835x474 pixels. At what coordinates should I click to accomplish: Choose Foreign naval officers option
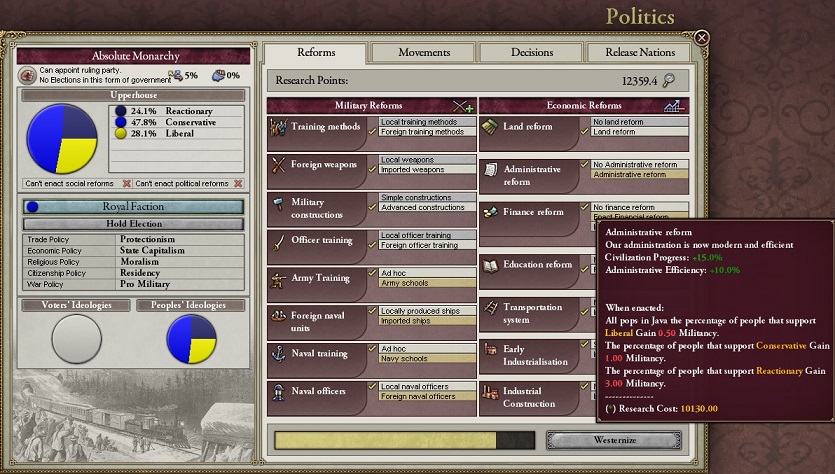tap(422, 396)
